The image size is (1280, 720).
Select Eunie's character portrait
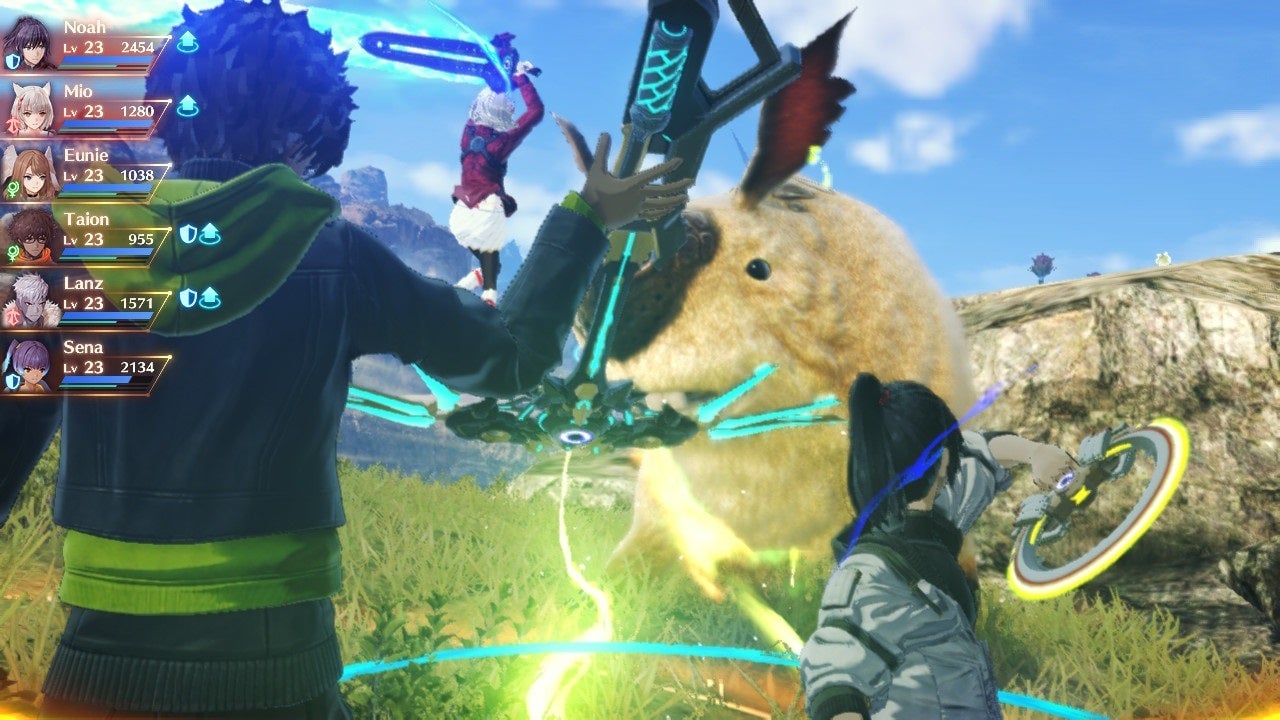coord(30,171)
